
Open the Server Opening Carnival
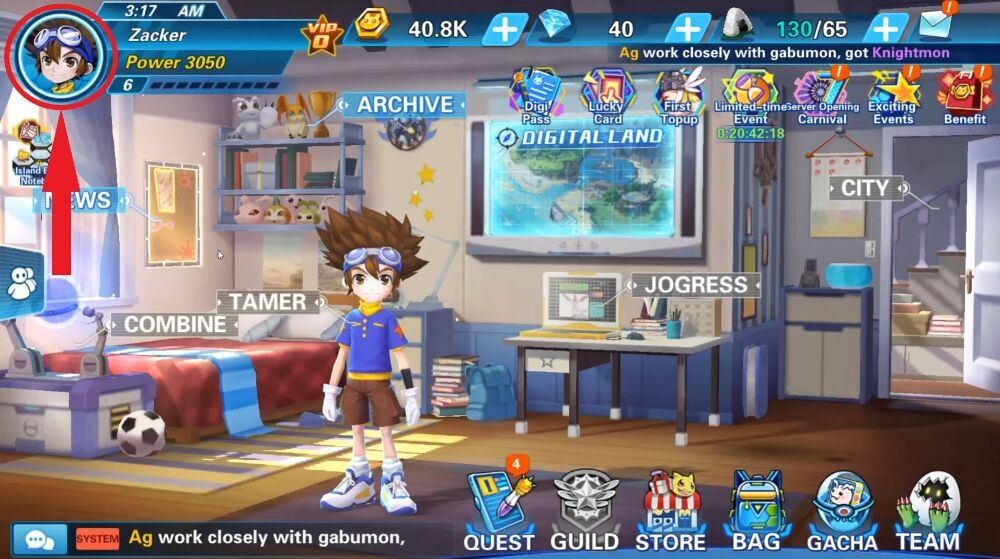pyautogui.click(x=821, y=97)
